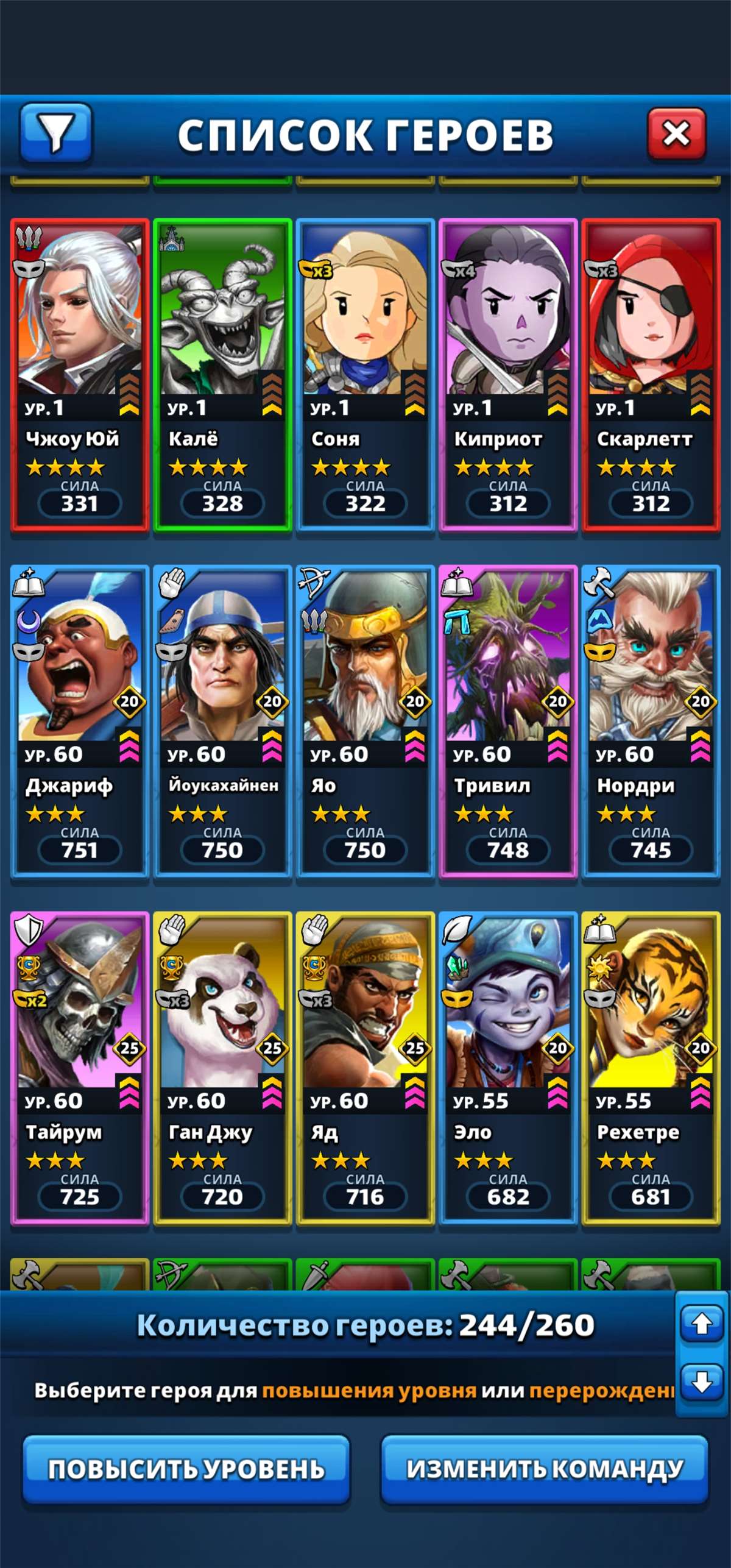Open Изменить команду to edit the team
This screenshot has height=1568, width=731.
tap(545, 1469)
